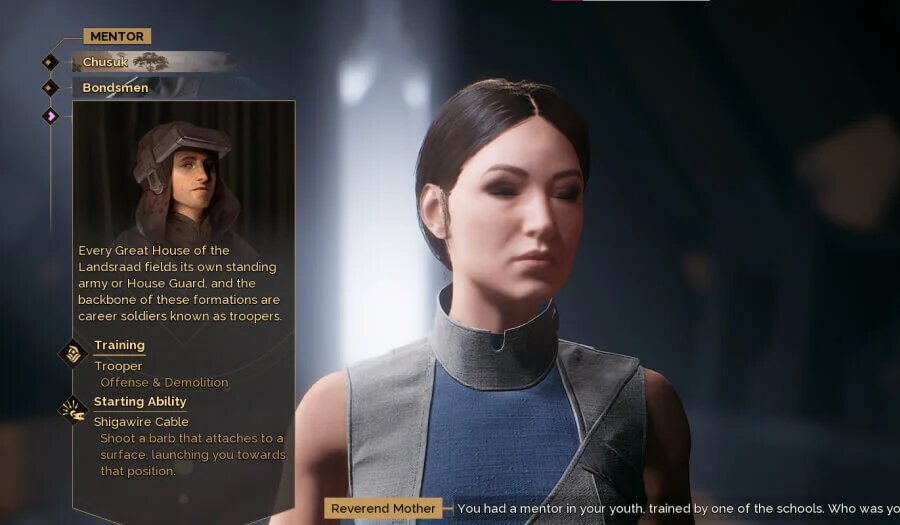Click the diamond node beside Bondsmen

[x=51, y=88]
